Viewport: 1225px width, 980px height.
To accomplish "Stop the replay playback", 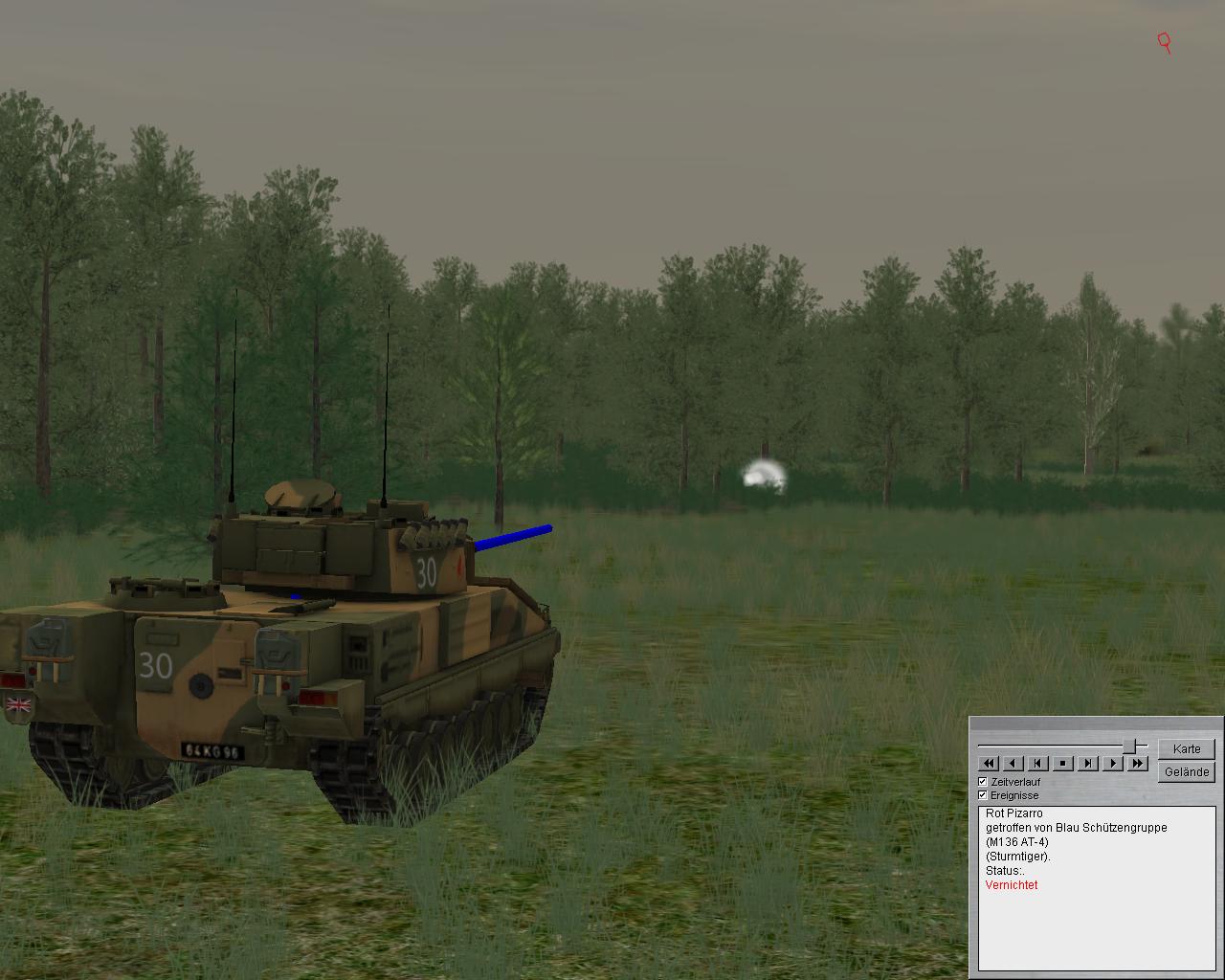I will point(1063,763).
